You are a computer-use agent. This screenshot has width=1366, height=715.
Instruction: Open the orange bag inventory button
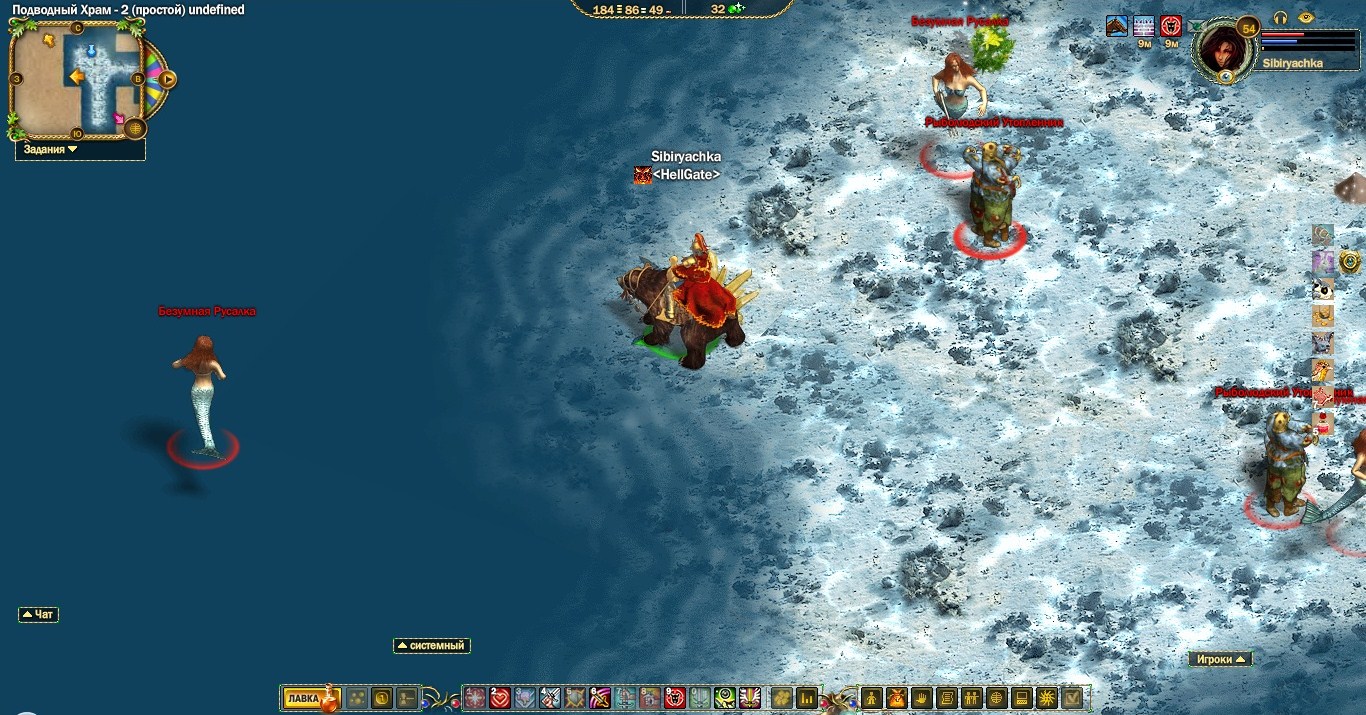point(895,698)
